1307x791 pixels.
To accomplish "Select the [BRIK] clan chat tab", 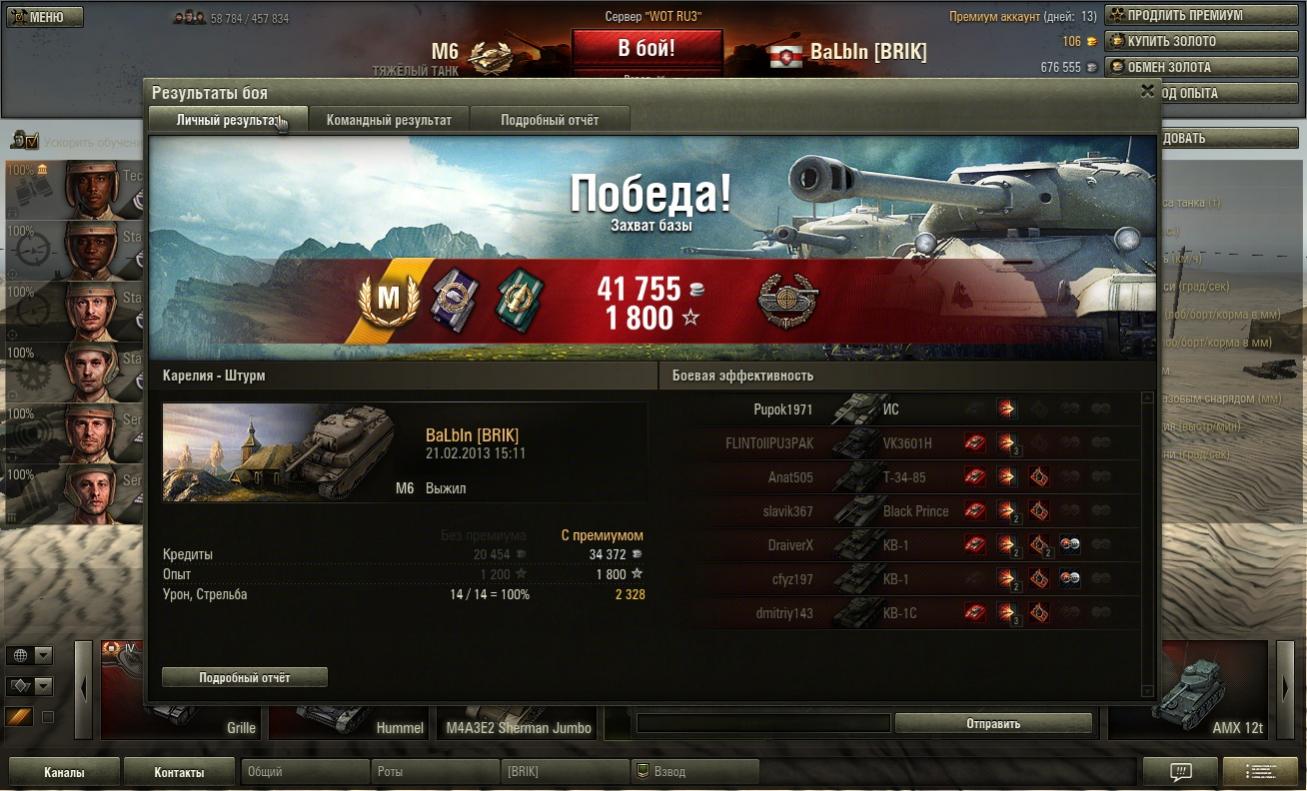I will click(x=563, y=772).
